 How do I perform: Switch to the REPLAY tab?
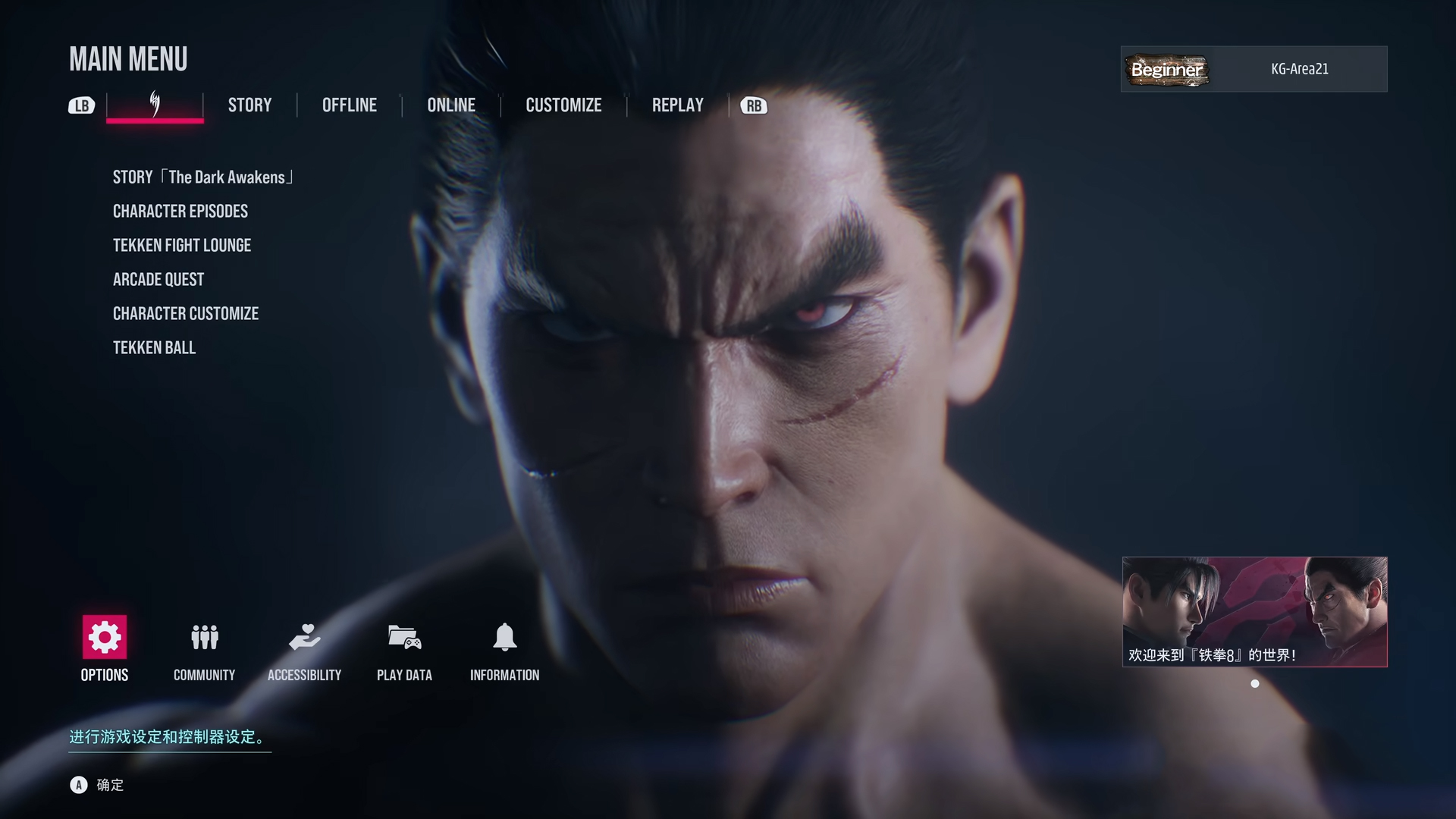[676, 105]
